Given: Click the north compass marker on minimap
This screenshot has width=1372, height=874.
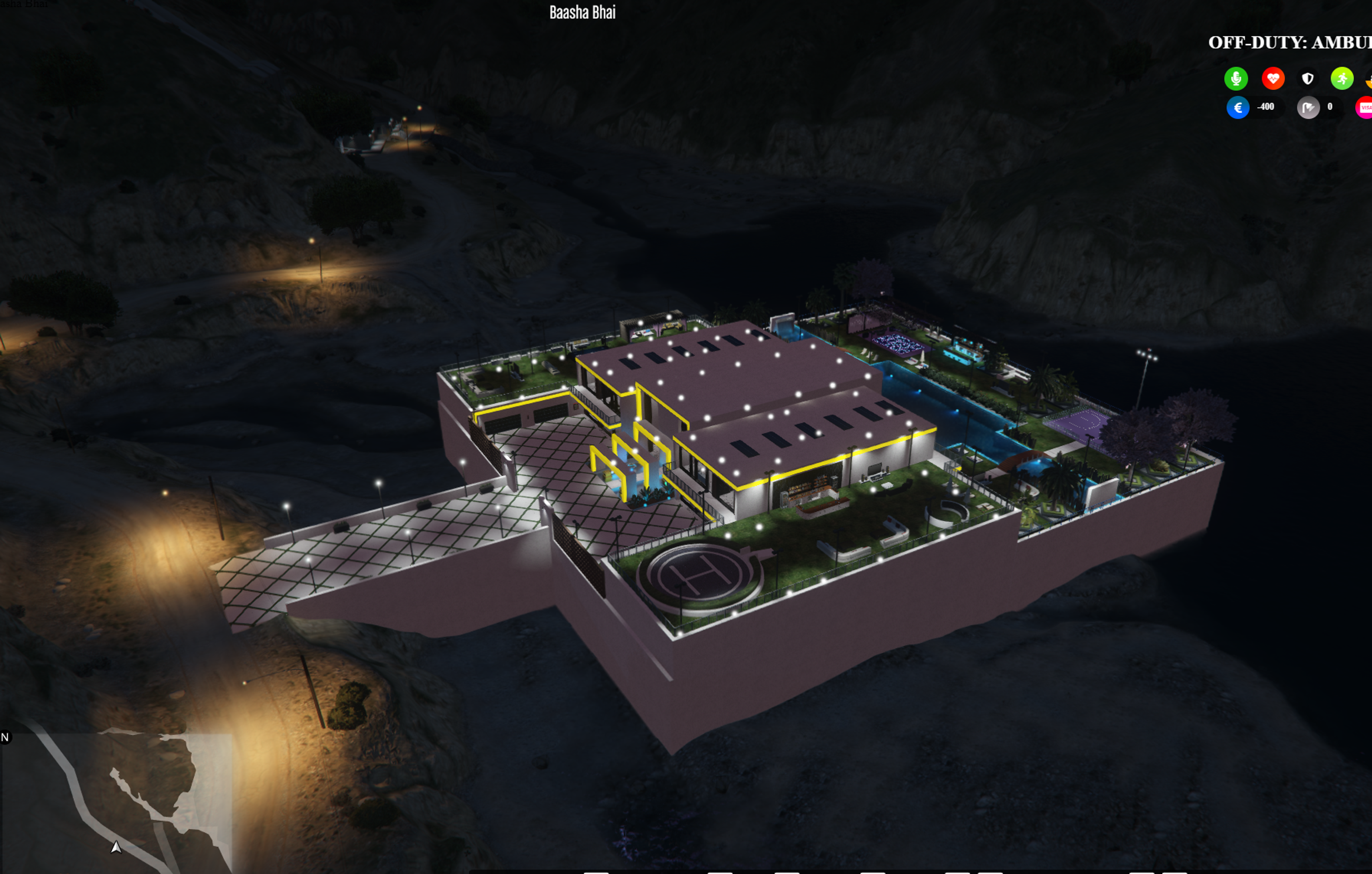Looking at the screenshot, I should [x=5, y=738].
